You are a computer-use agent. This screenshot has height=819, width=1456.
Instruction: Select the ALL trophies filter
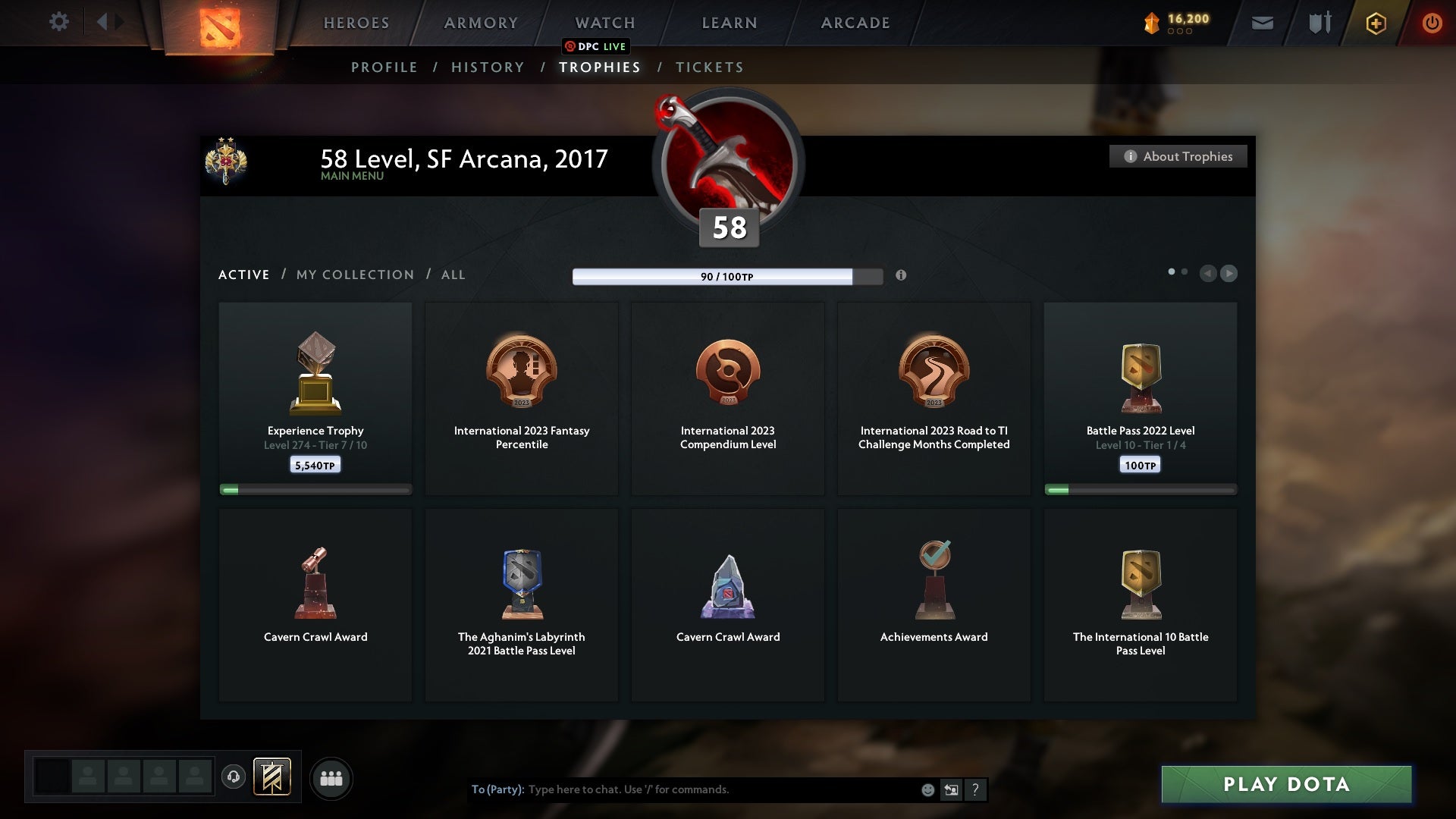(x=453, y=275)
